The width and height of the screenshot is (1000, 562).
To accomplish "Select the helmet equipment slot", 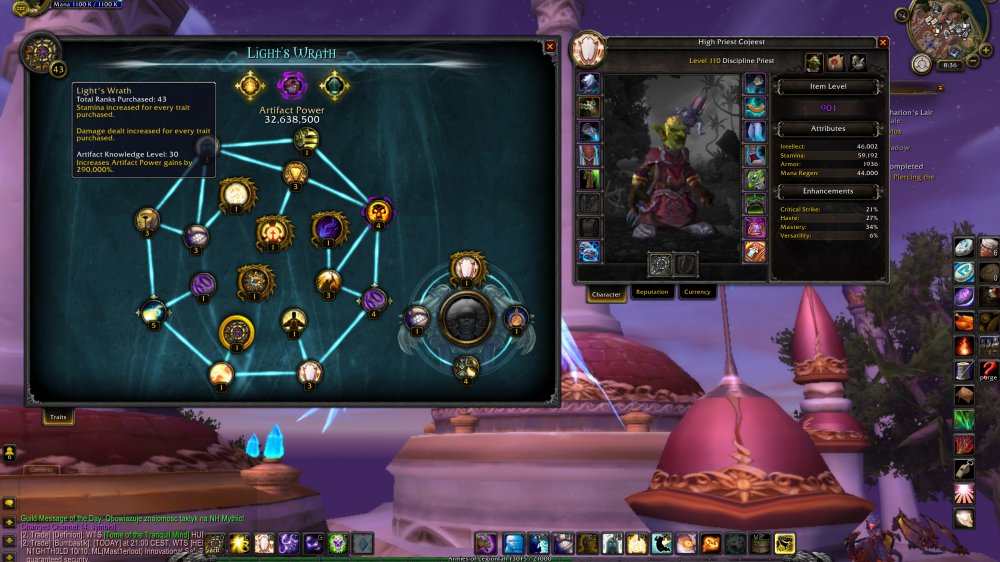I will tap(589, 84).
